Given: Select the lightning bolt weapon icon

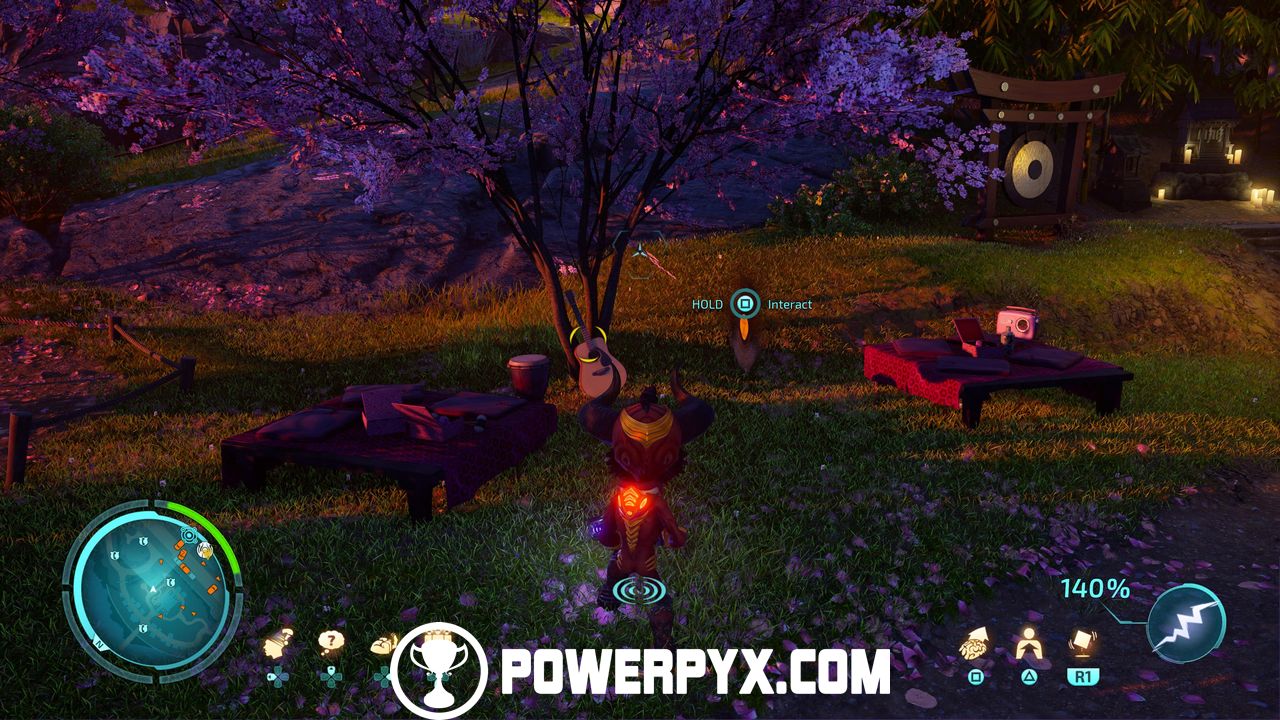Looking at the screenshot, I should pyautogui.click(x=1186, y=622).
